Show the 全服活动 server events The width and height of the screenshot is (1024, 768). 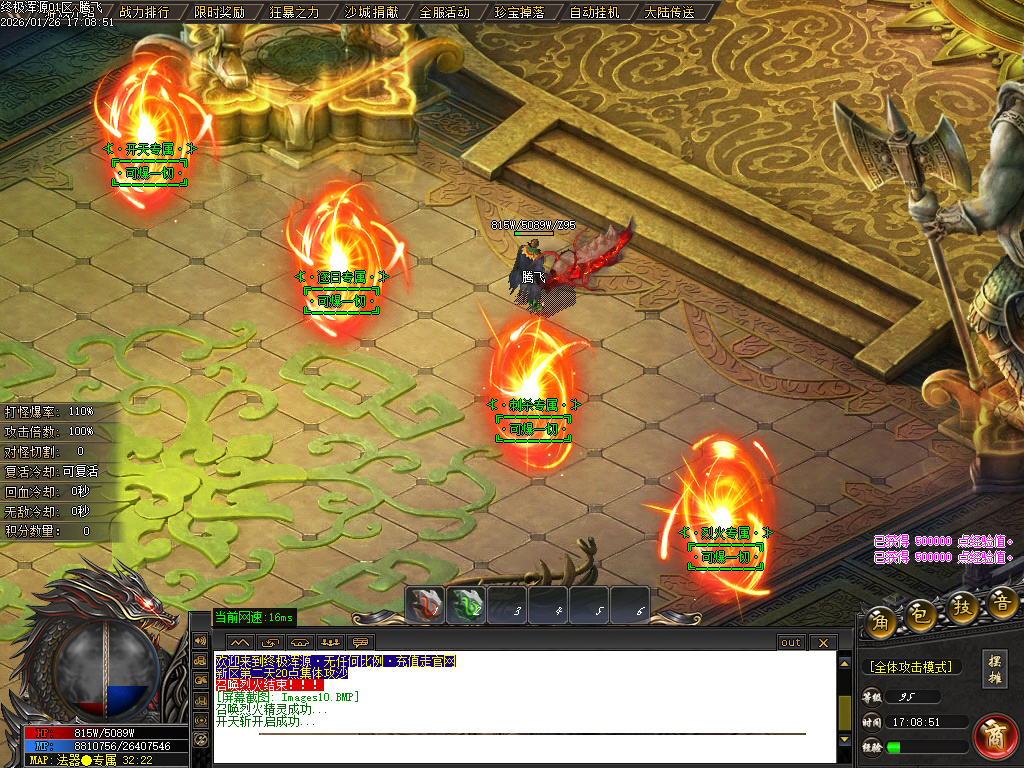click(445, 13)
